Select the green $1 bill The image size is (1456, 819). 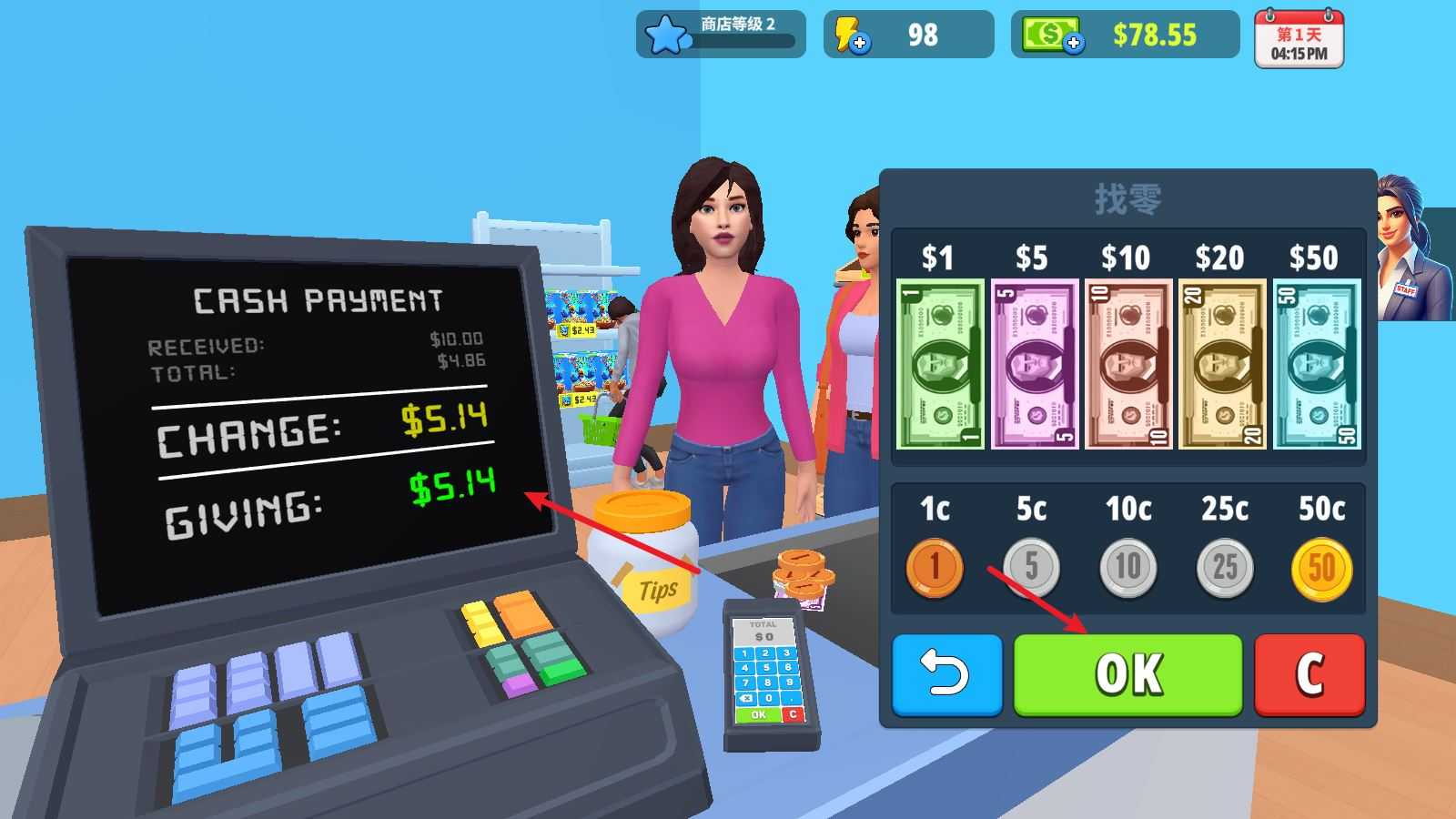tap(940, 364)
